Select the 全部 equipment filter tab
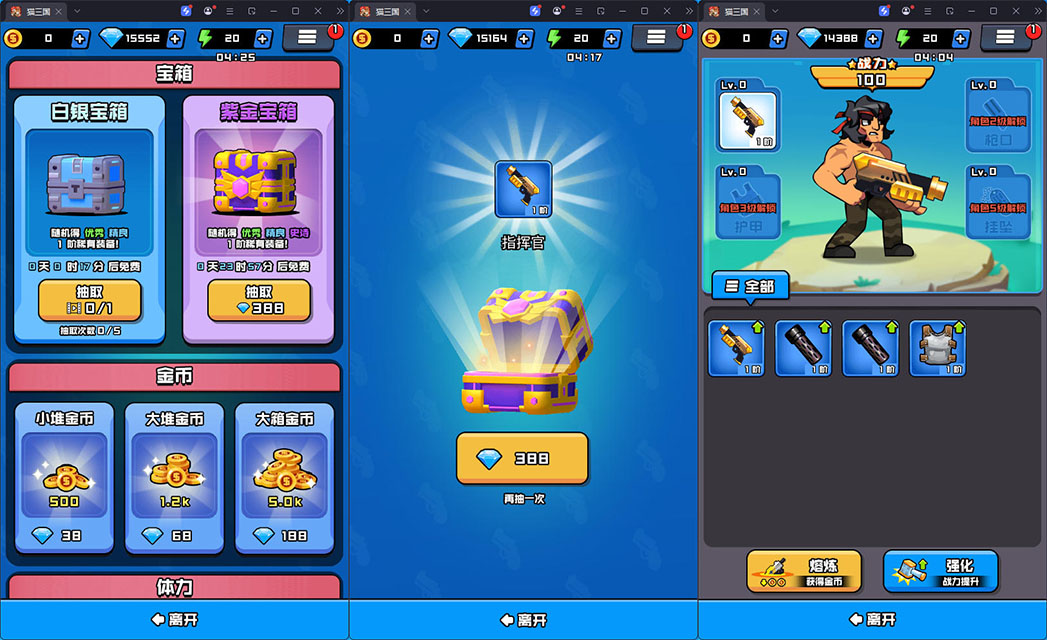The image size is (1047, 640). pyautogui.click(x=751, y=286)
